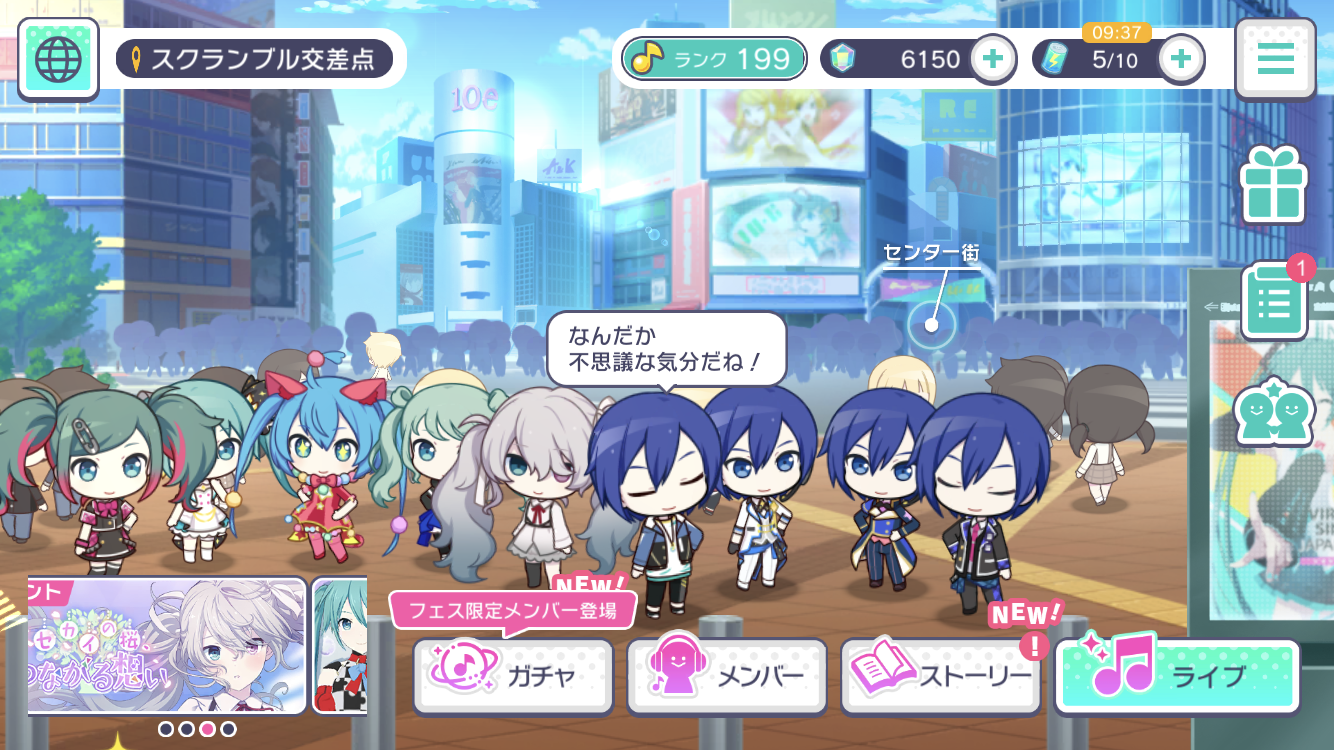Viewport: 1334px width, 750px height.
Task: Open the mission checklist icon with notification
Action: [1273, 300]
